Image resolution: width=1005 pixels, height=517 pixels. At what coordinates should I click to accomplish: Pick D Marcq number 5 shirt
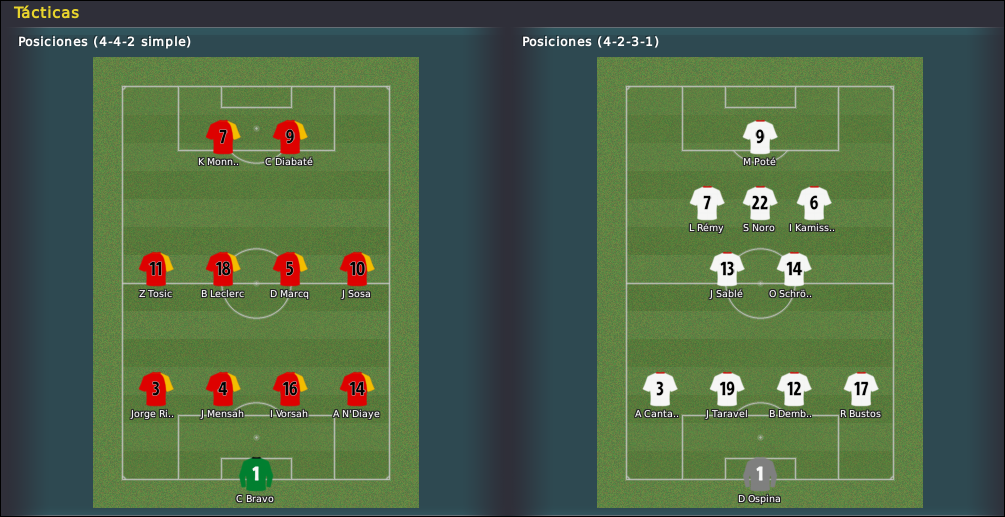(x=289, y=269)
